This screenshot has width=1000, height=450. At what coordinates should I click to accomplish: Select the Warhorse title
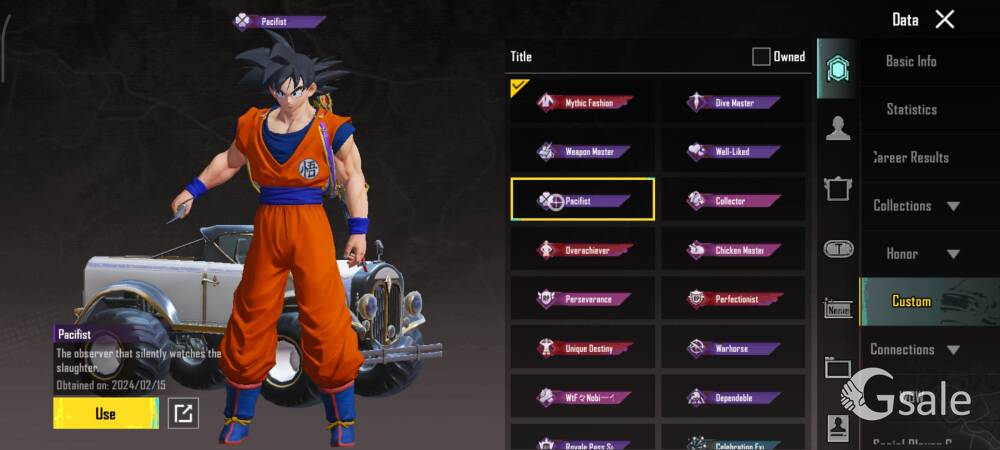click(733, 347)
